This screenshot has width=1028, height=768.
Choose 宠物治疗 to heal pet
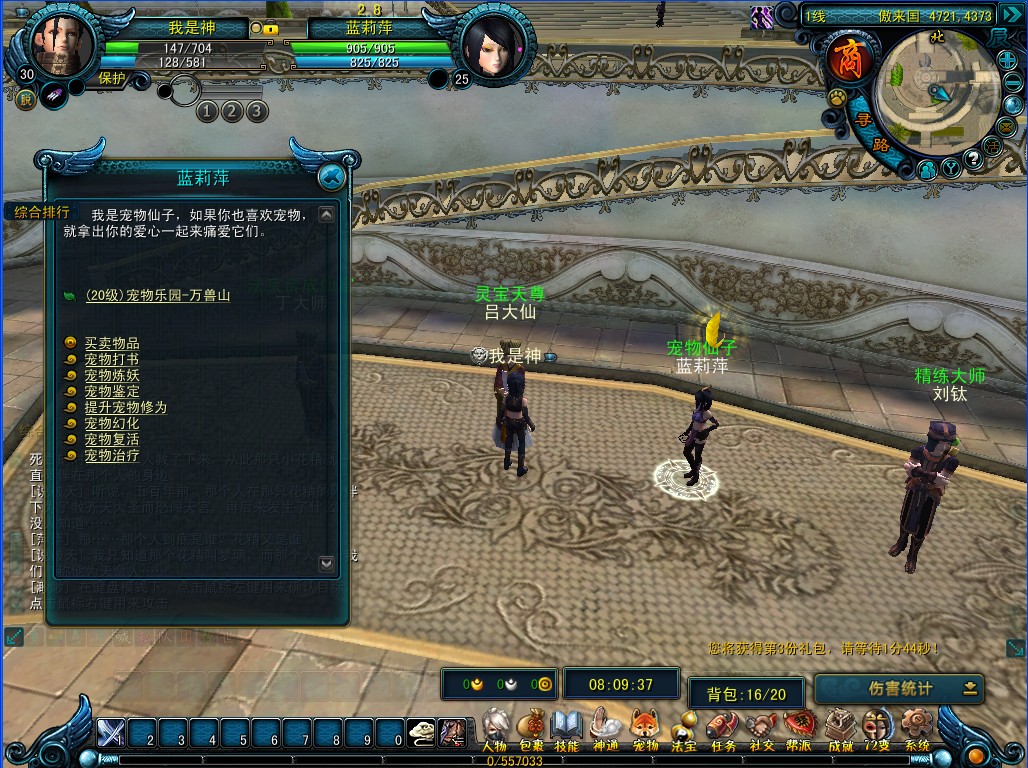point(111,455)
